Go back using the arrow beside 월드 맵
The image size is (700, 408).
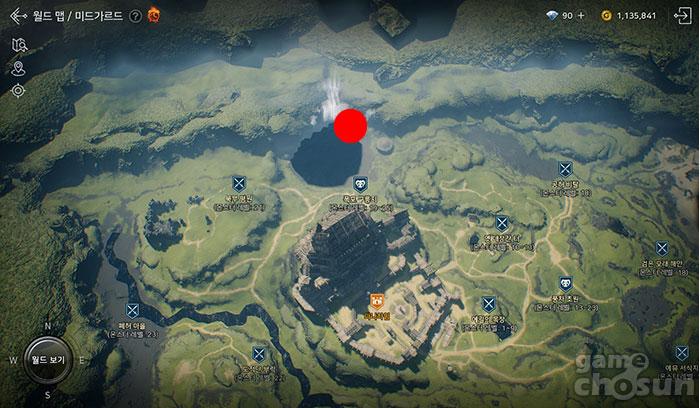(15, 16)
